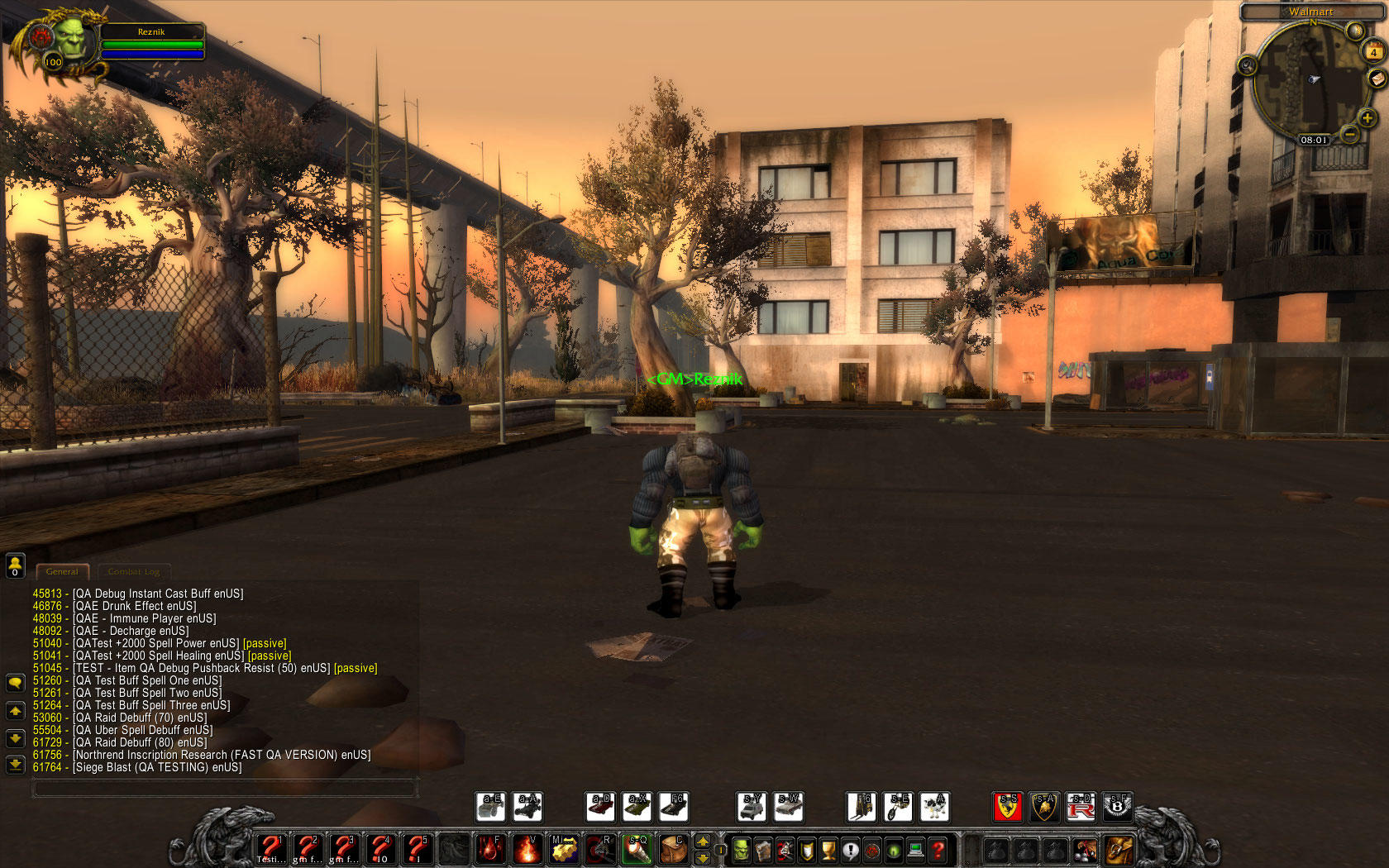Click the Ferrari logo action button

click(x=1008, y=807)
